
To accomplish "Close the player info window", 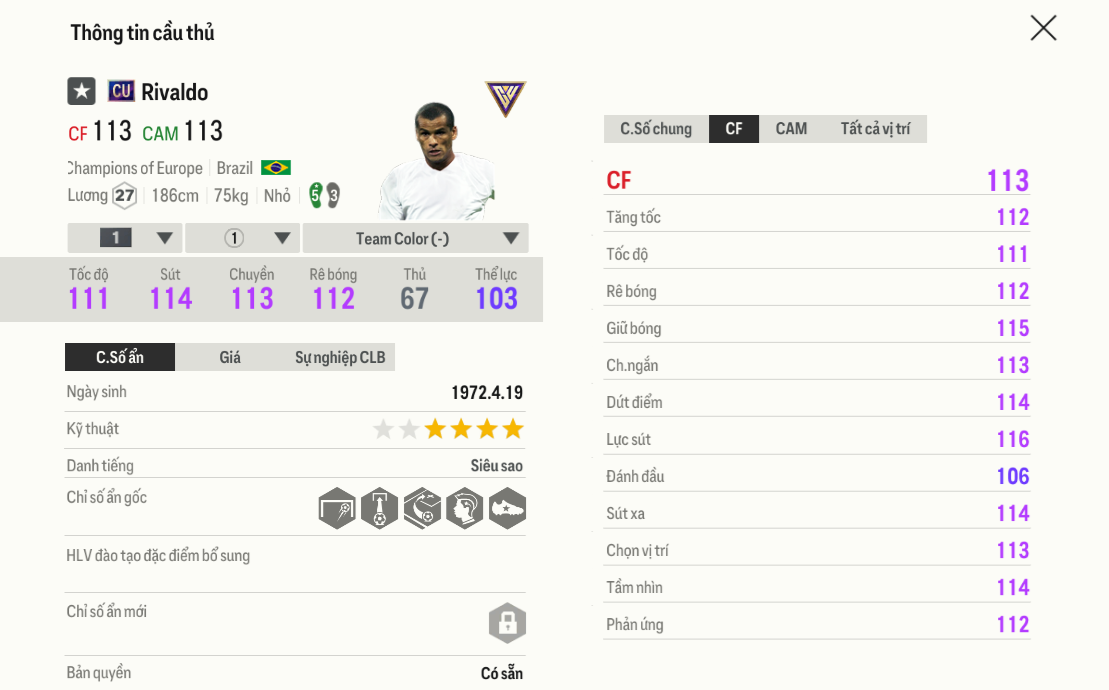I will click(x=1043, y=28).
